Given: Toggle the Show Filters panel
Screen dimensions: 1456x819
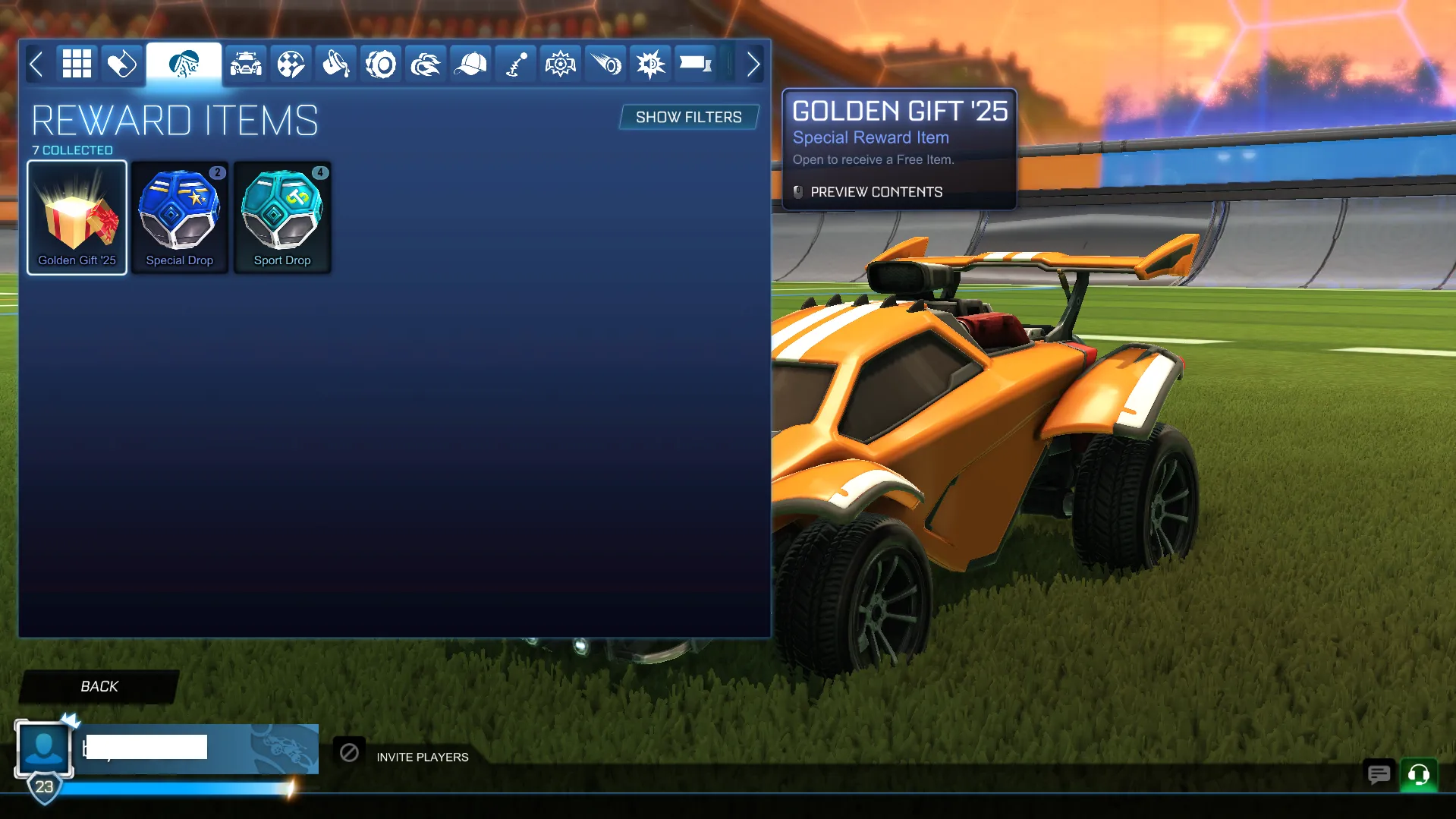Looking at the screenshot, I should pyautogui.click(x=687, y=117).
